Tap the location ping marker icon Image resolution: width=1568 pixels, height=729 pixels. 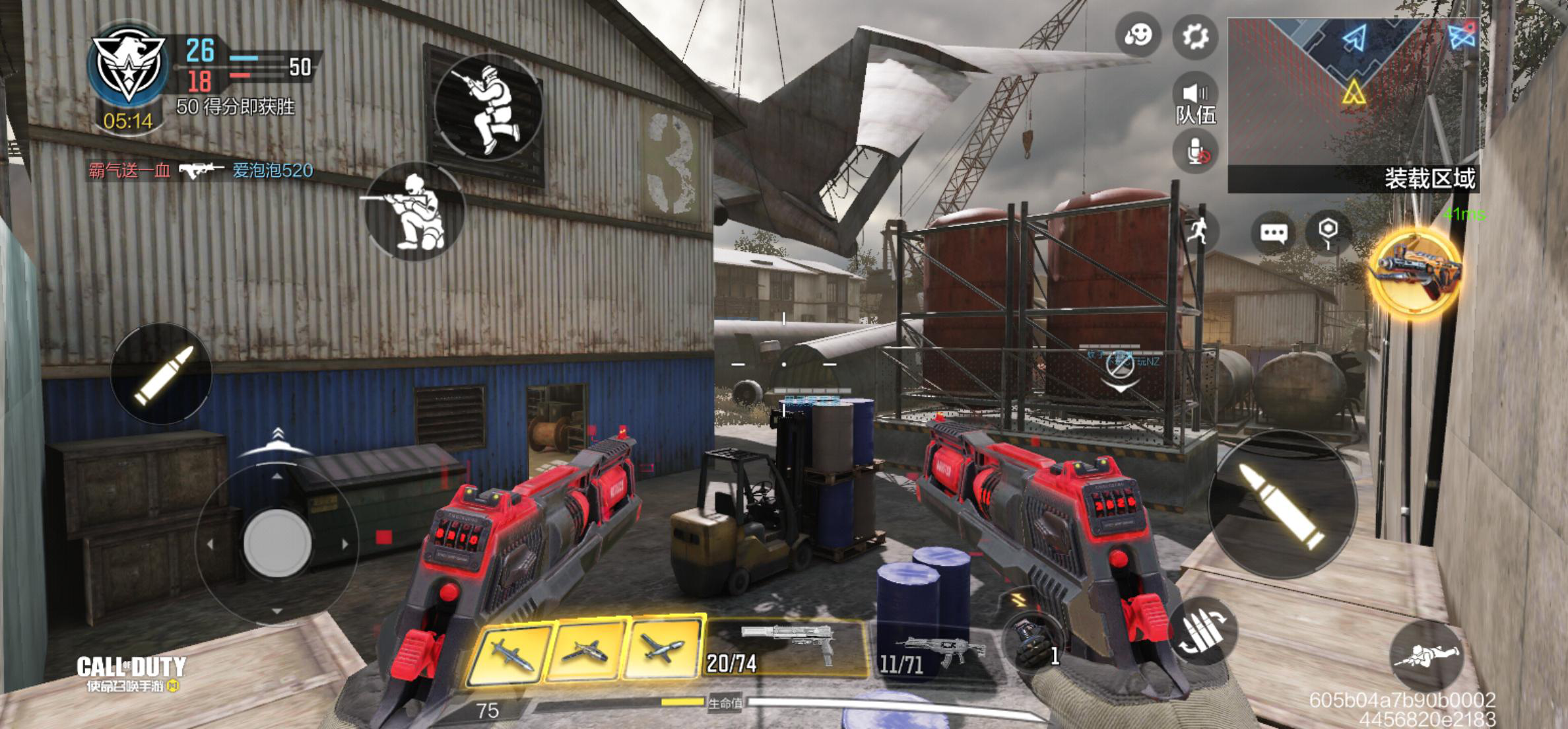(1328, 232)
